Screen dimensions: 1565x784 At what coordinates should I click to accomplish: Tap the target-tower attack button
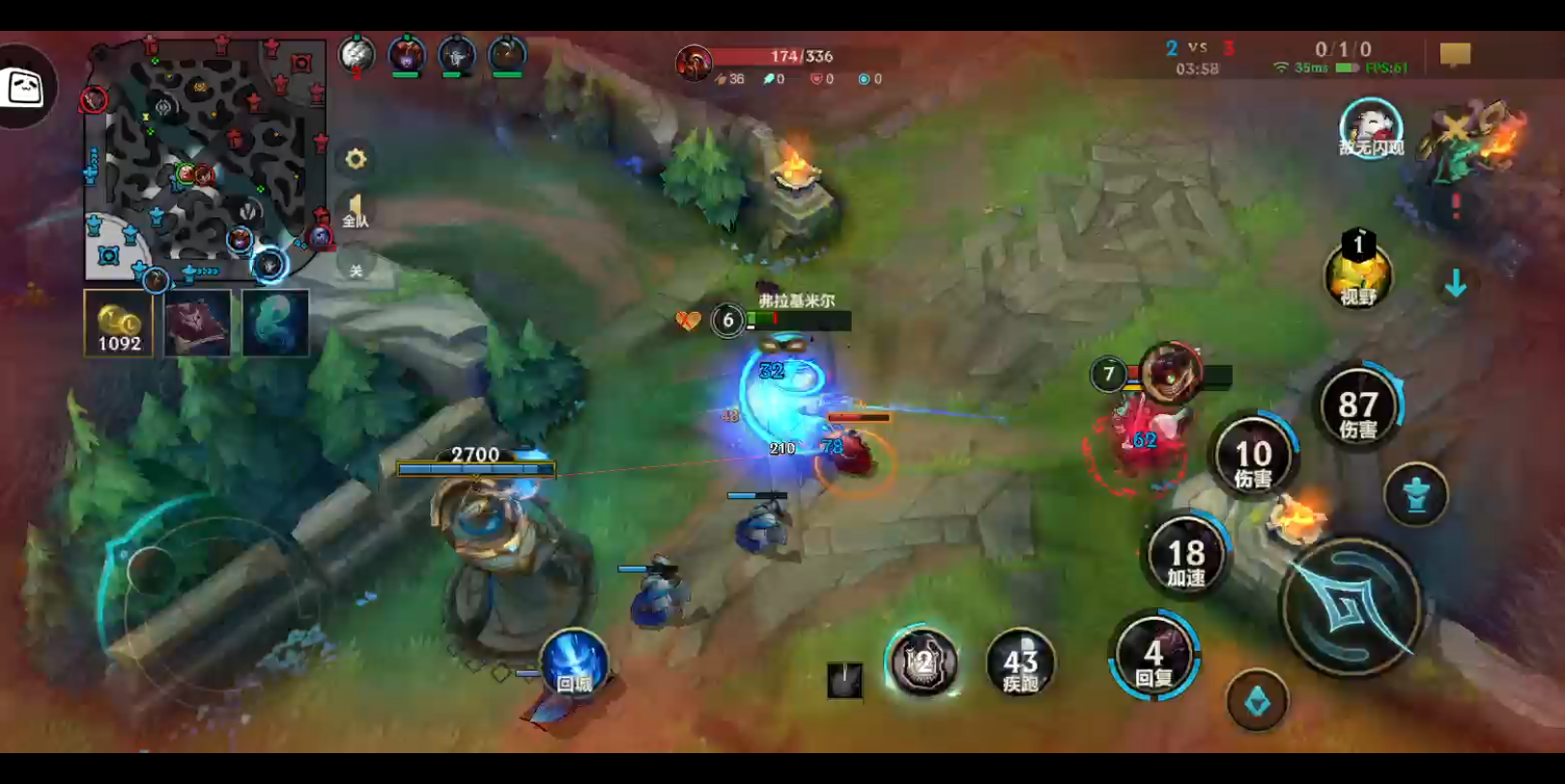click(1415, 495)
